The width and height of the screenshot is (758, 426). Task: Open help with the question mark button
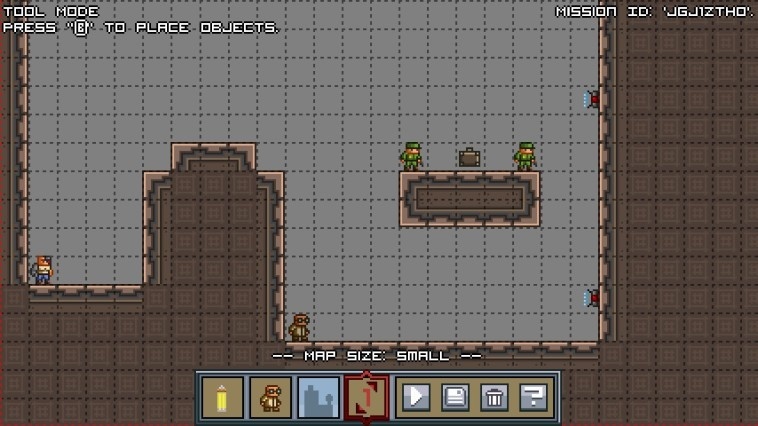click(533, 397)
